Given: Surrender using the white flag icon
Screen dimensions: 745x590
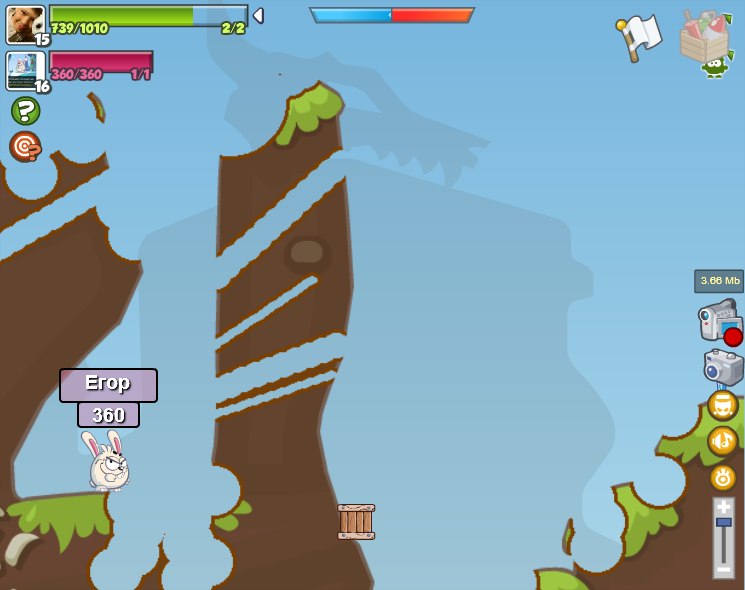Looking at the screenshot, I should 640,37.
